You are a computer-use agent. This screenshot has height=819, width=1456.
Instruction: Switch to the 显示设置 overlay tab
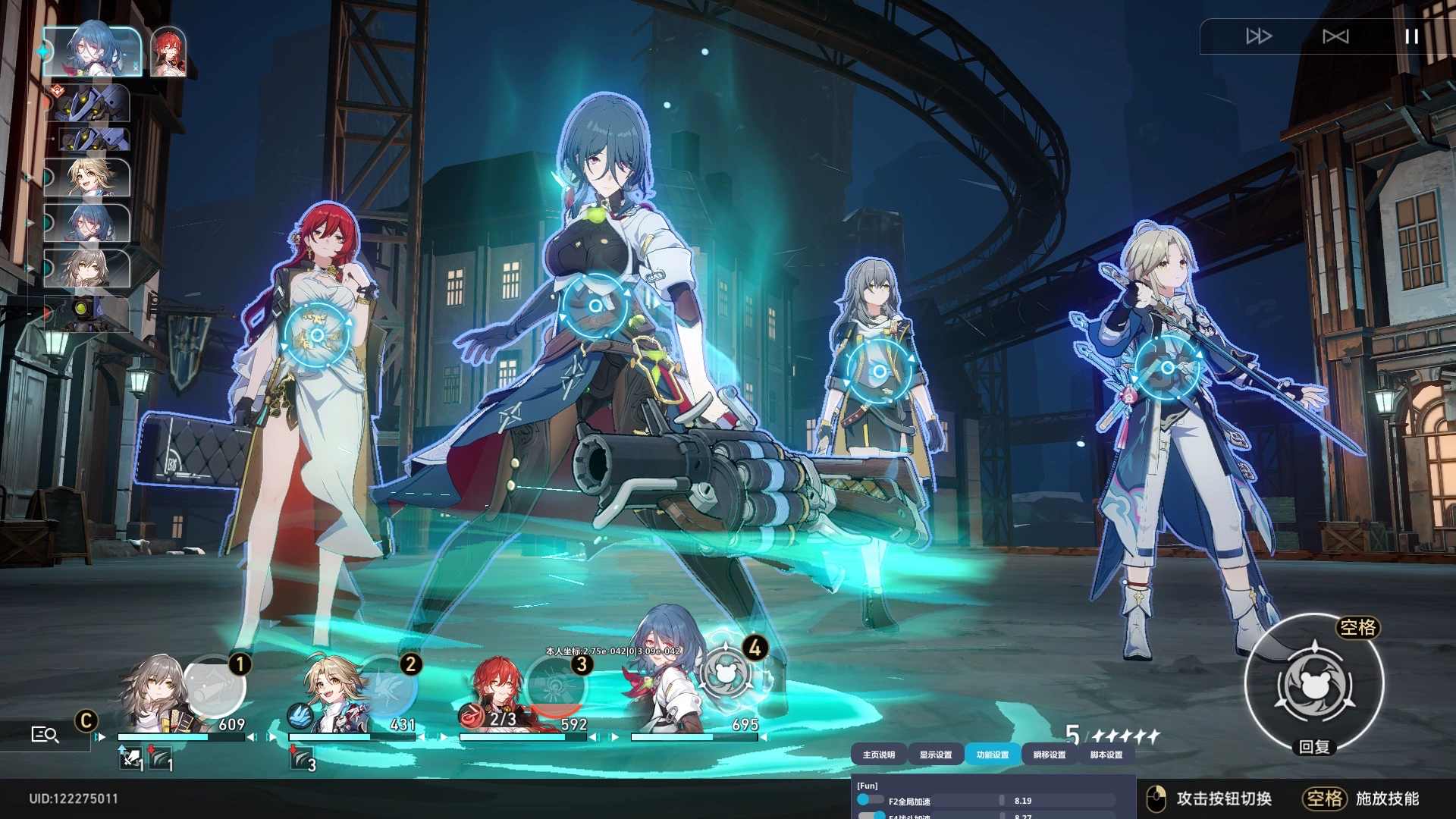coord(935,755)
